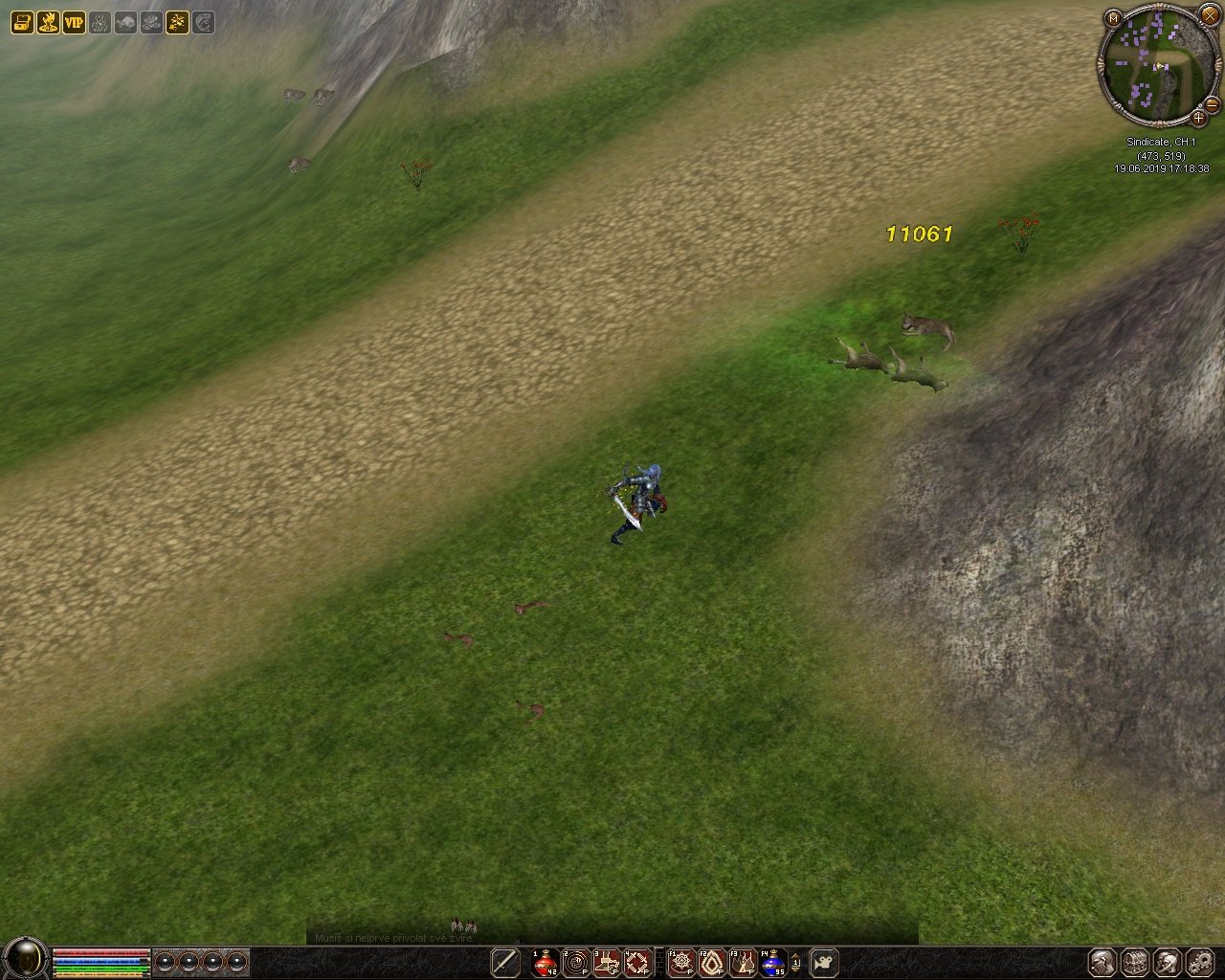1225x980 pixels.
Task: Zoom in the minimap
Action: click(x=1198, y=119)
